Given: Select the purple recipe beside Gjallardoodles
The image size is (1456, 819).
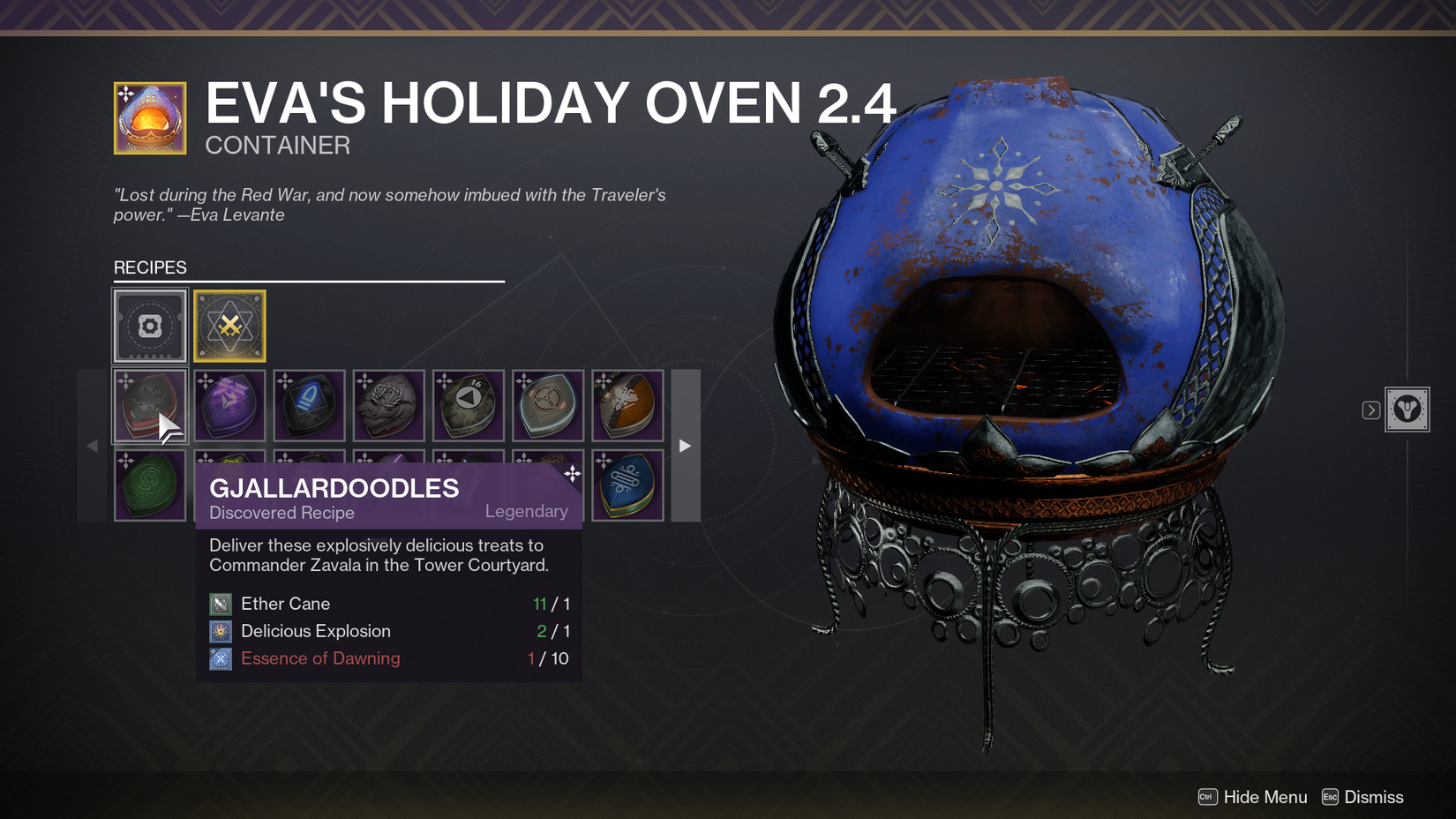Looking at the screenshot, I should (x=229, y=406).
